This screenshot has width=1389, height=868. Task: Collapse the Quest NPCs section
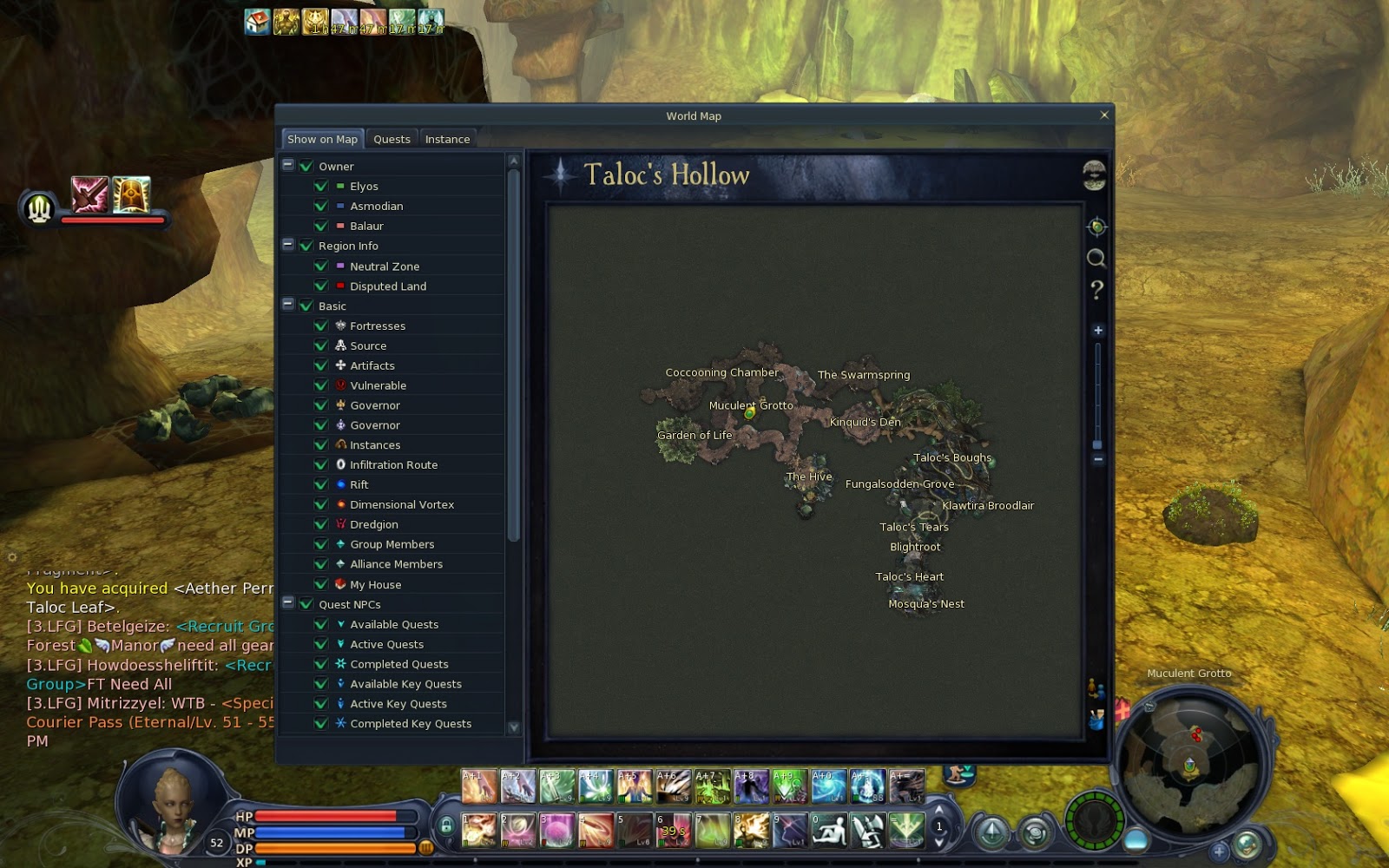(x=287, y=603)
